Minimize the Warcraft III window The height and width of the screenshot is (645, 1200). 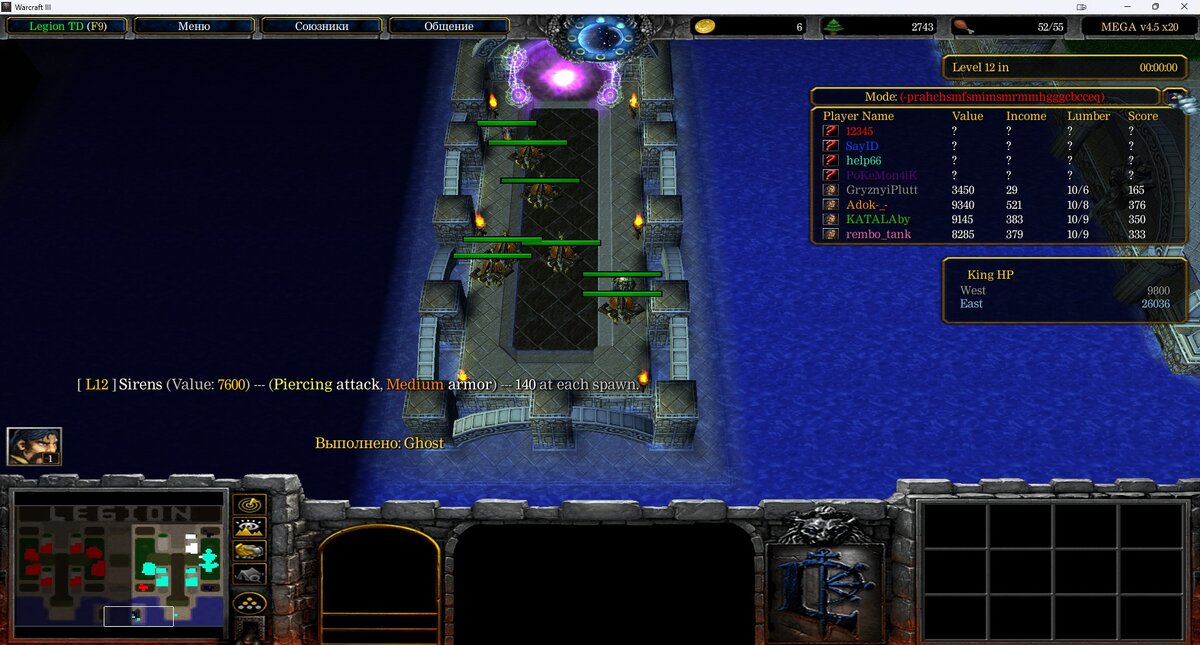click(x=1130, y=6)
